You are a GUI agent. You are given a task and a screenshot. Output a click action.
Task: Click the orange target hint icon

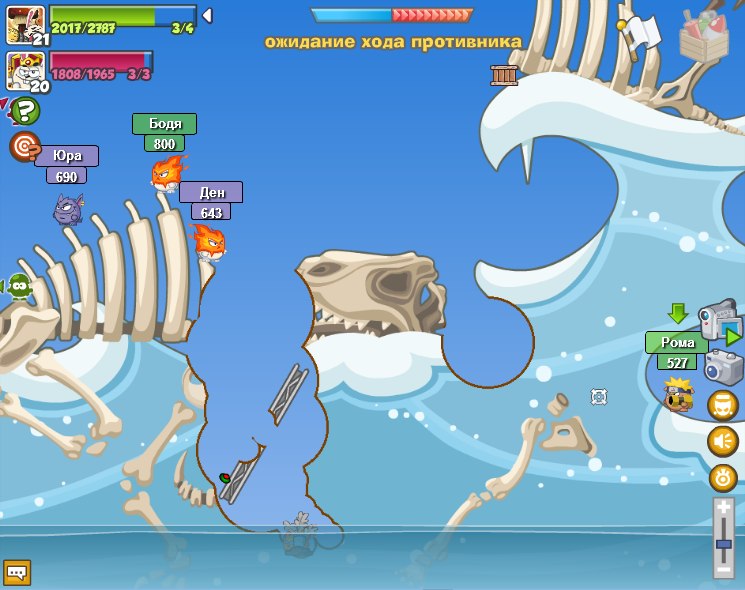point(22,146)
